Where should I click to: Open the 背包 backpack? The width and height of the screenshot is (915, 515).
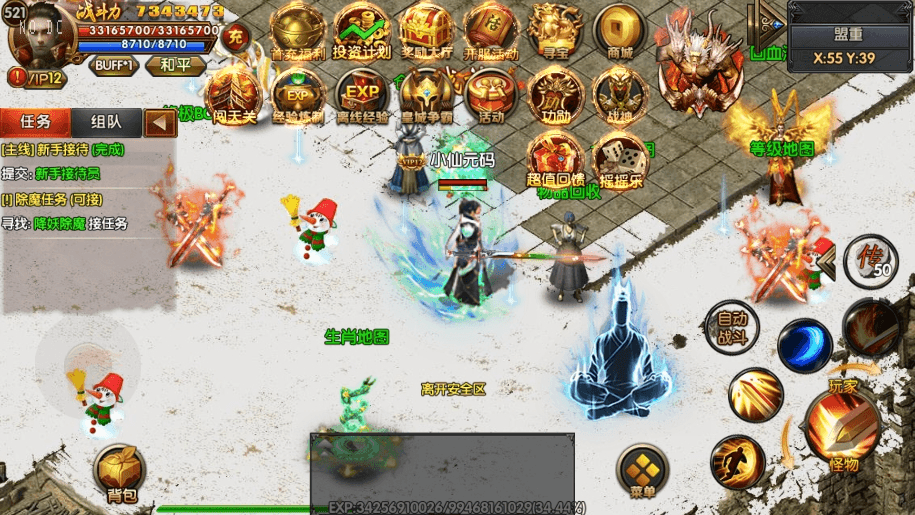pos(118,472)
